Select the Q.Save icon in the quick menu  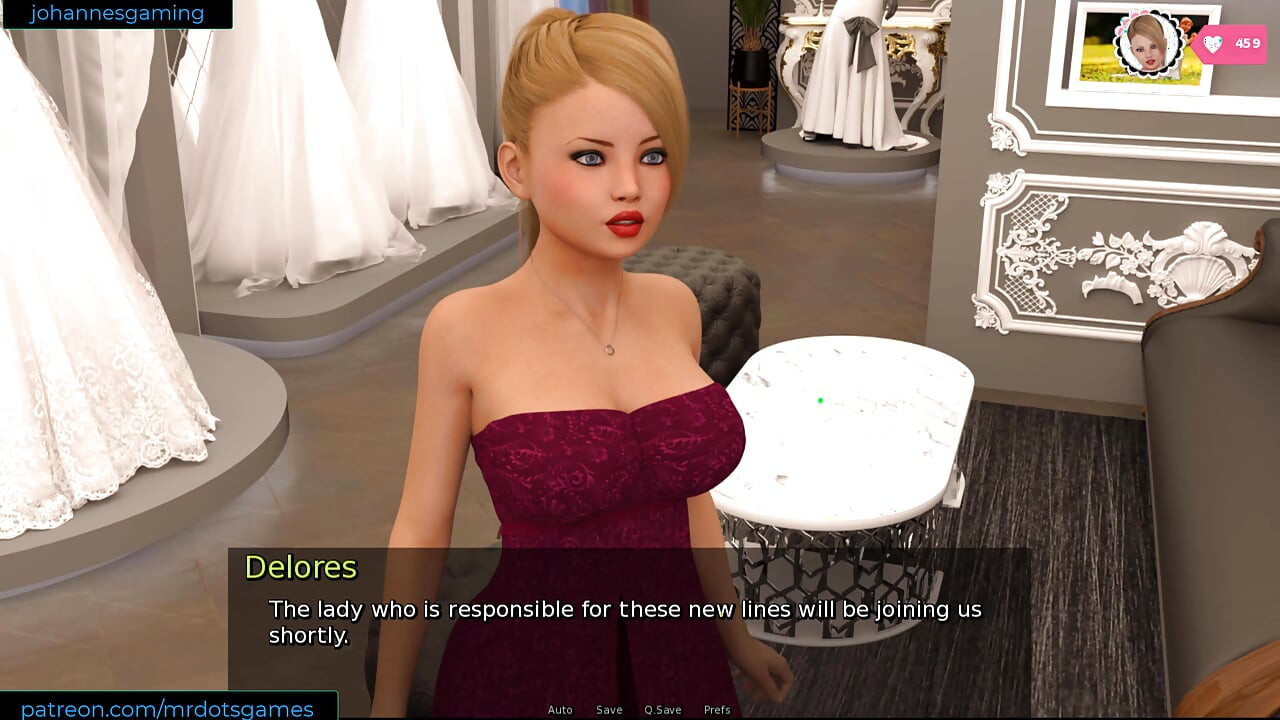[663, 710]
